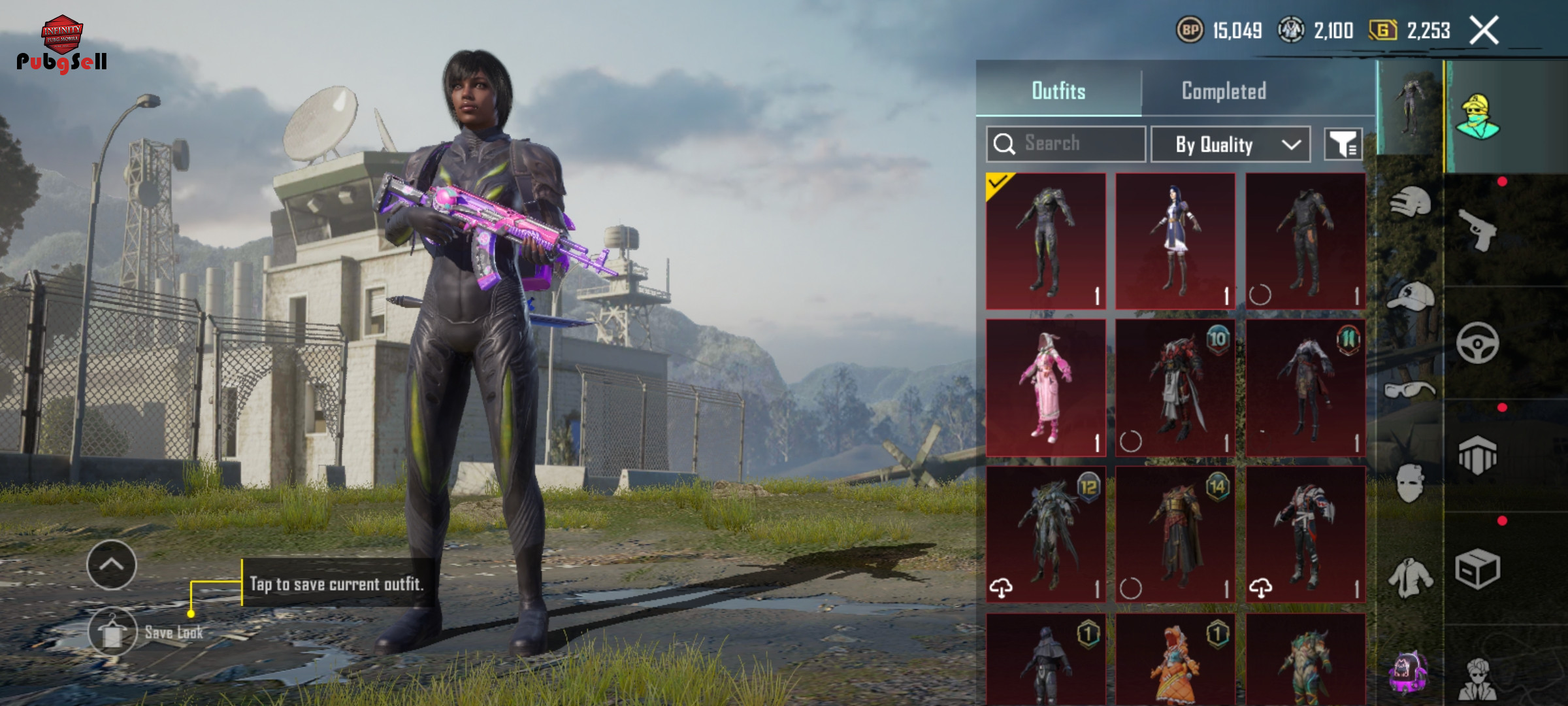Pick the pink hooded bunny outfit
The width and height of the screenshot is (1568, 706).
[x=1045, y=388]
